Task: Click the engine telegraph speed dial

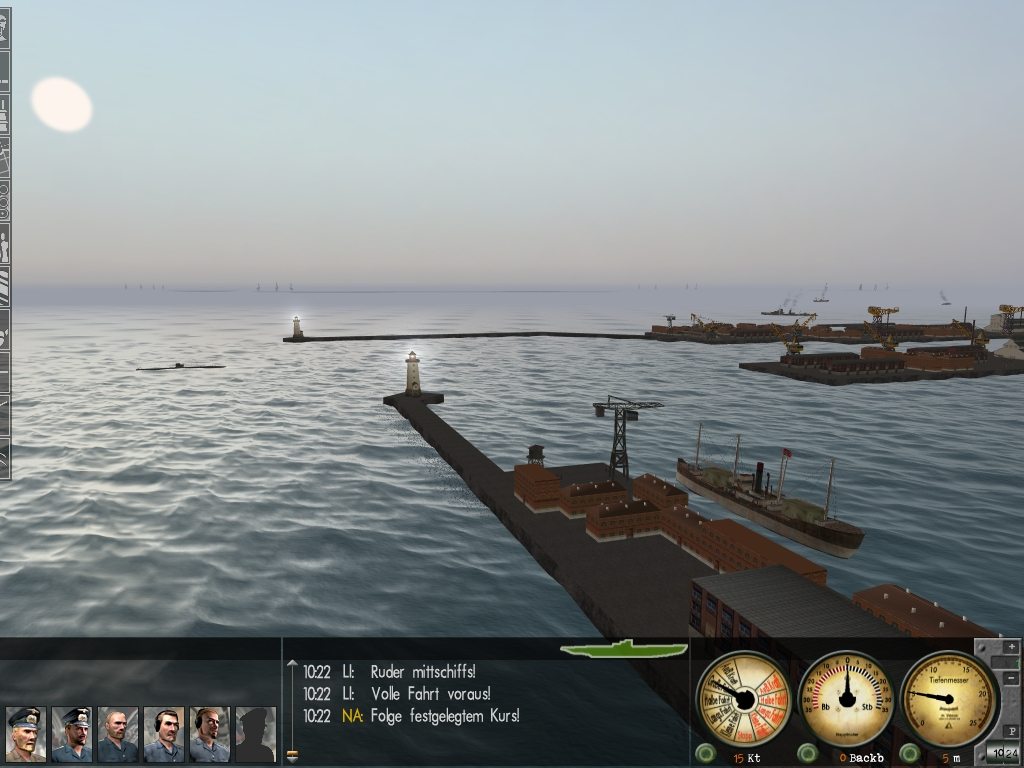Action: click(744, 698)
